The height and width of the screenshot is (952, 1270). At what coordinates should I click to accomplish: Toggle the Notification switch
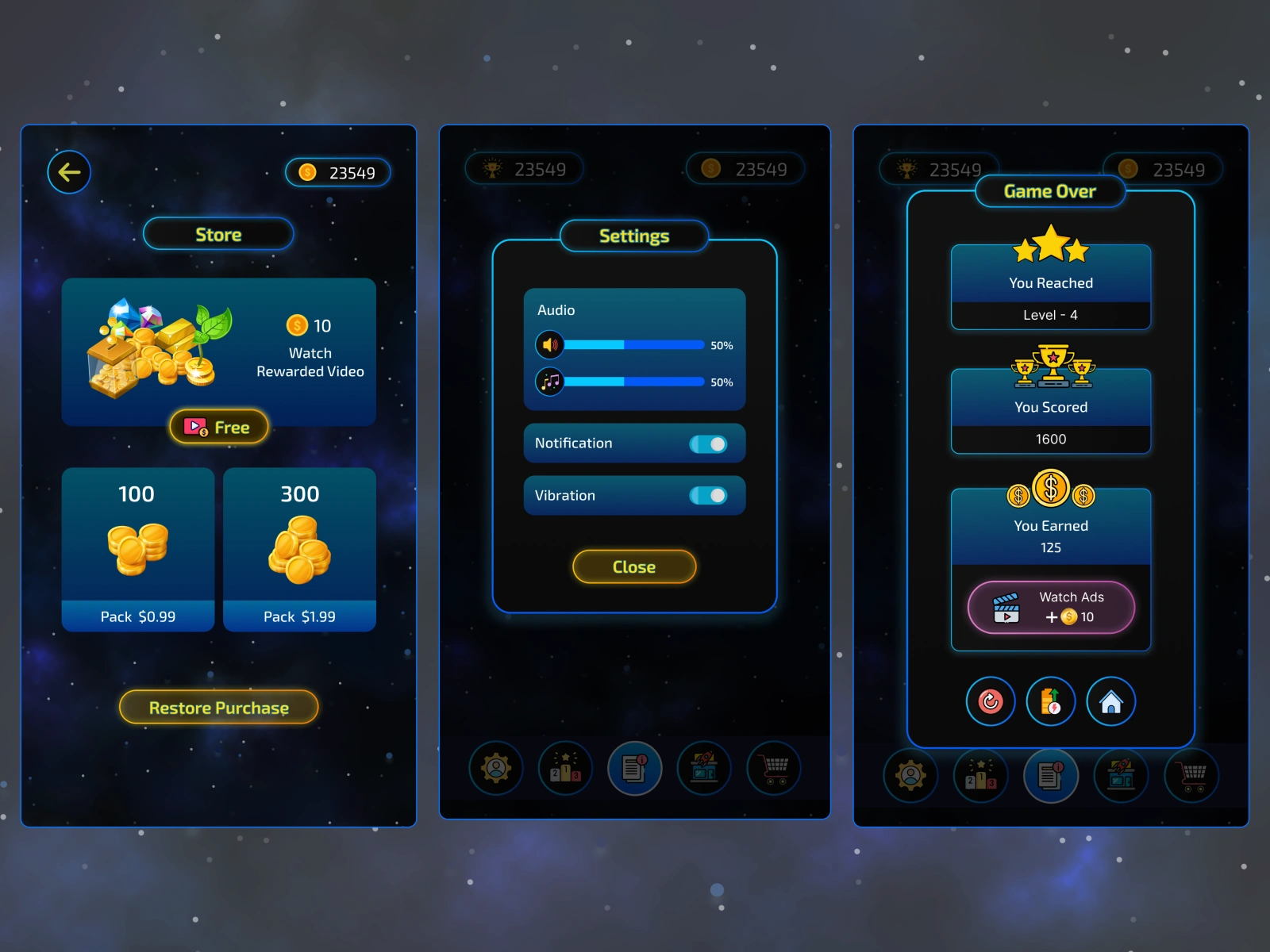point(708,444)
